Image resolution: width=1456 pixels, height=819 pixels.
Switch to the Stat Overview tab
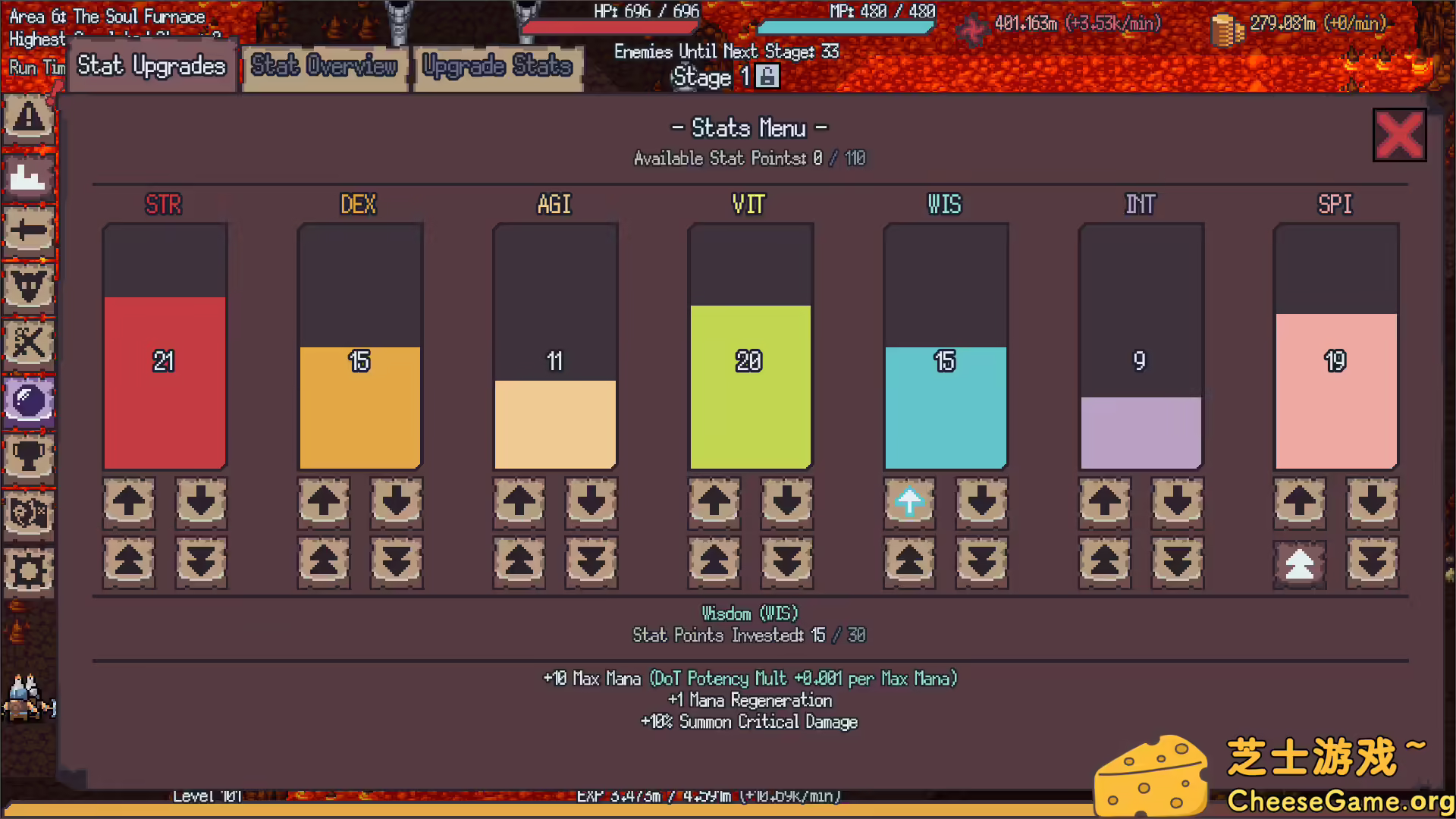[325, 67]
